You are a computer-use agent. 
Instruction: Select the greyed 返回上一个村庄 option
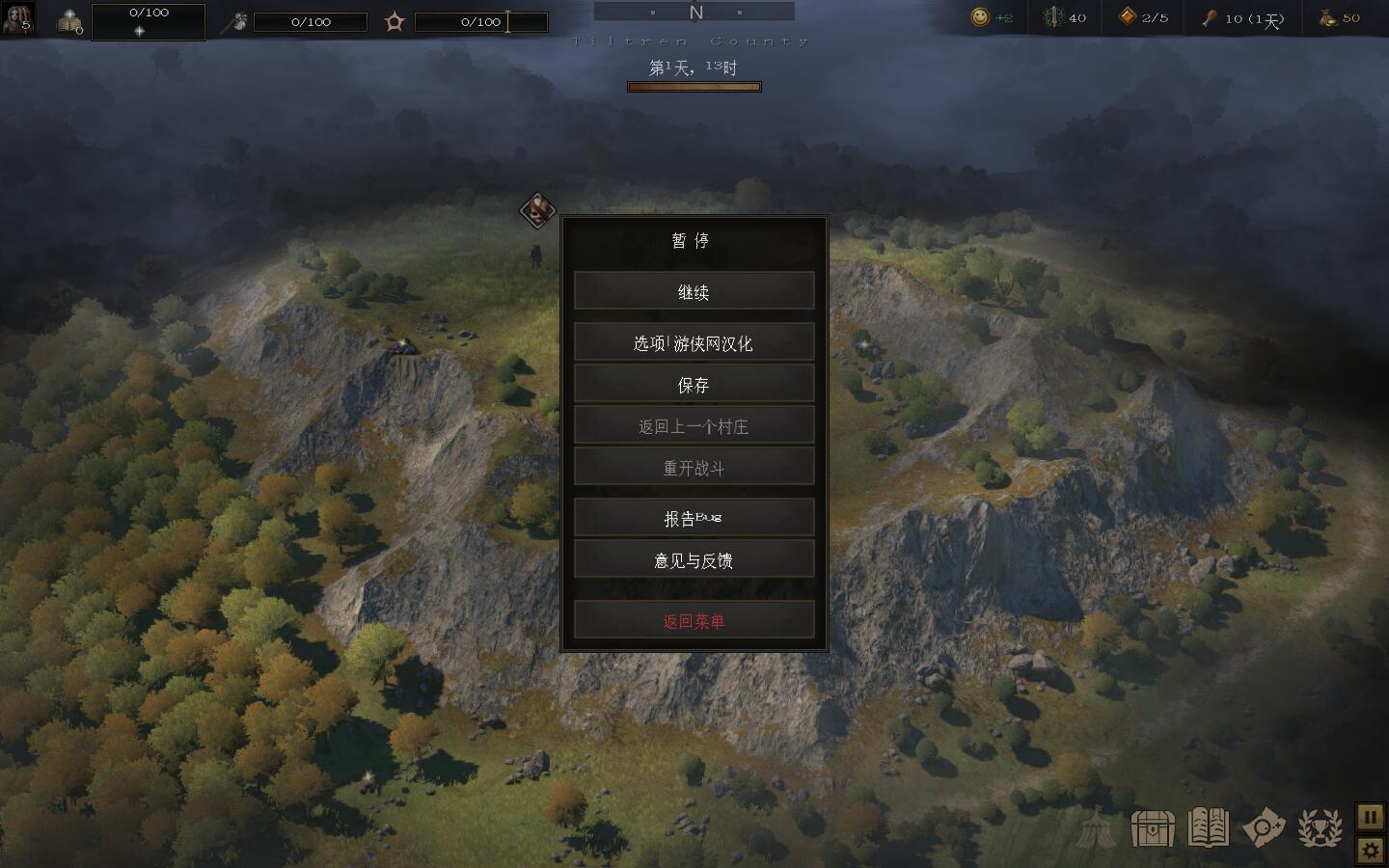click(694, 425)
